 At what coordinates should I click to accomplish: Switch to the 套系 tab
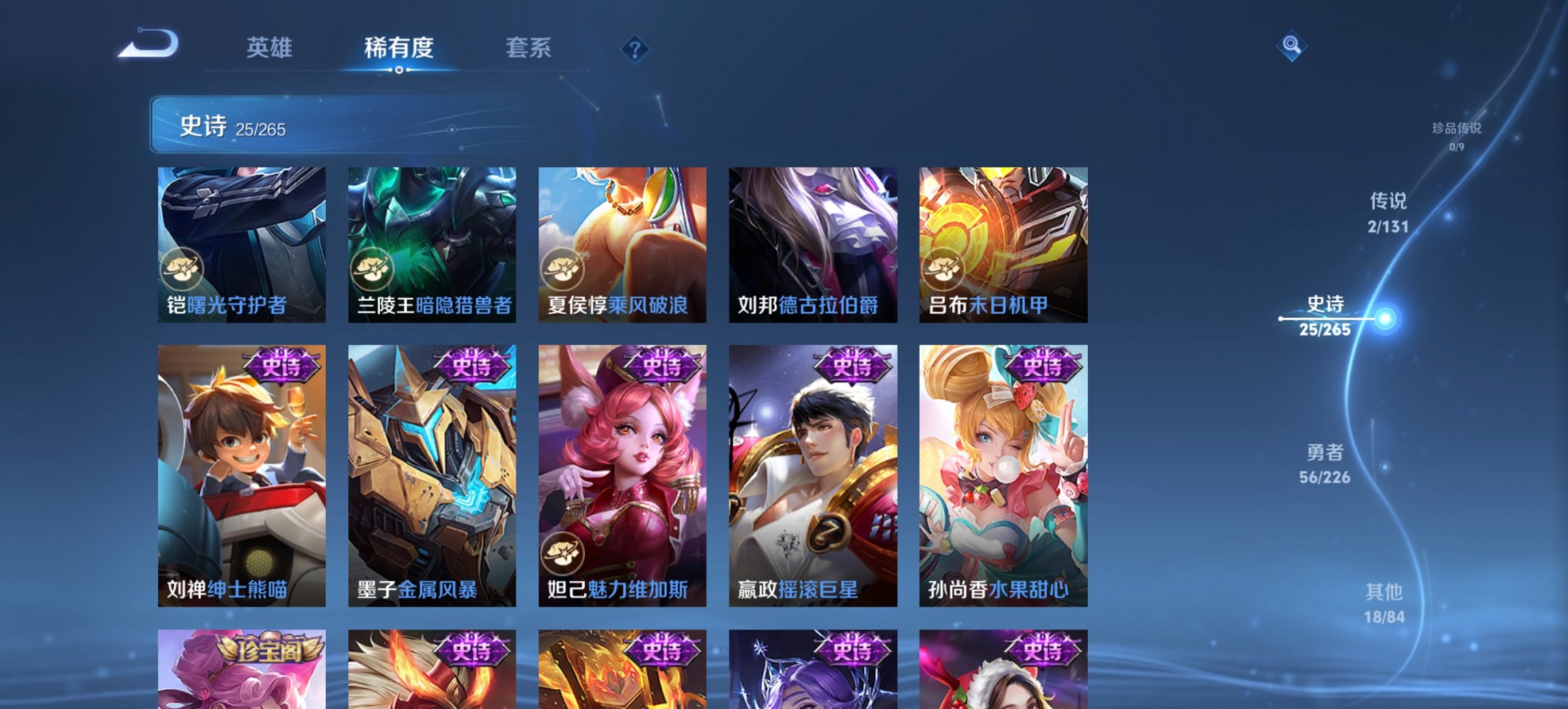(x=528, y=48)
